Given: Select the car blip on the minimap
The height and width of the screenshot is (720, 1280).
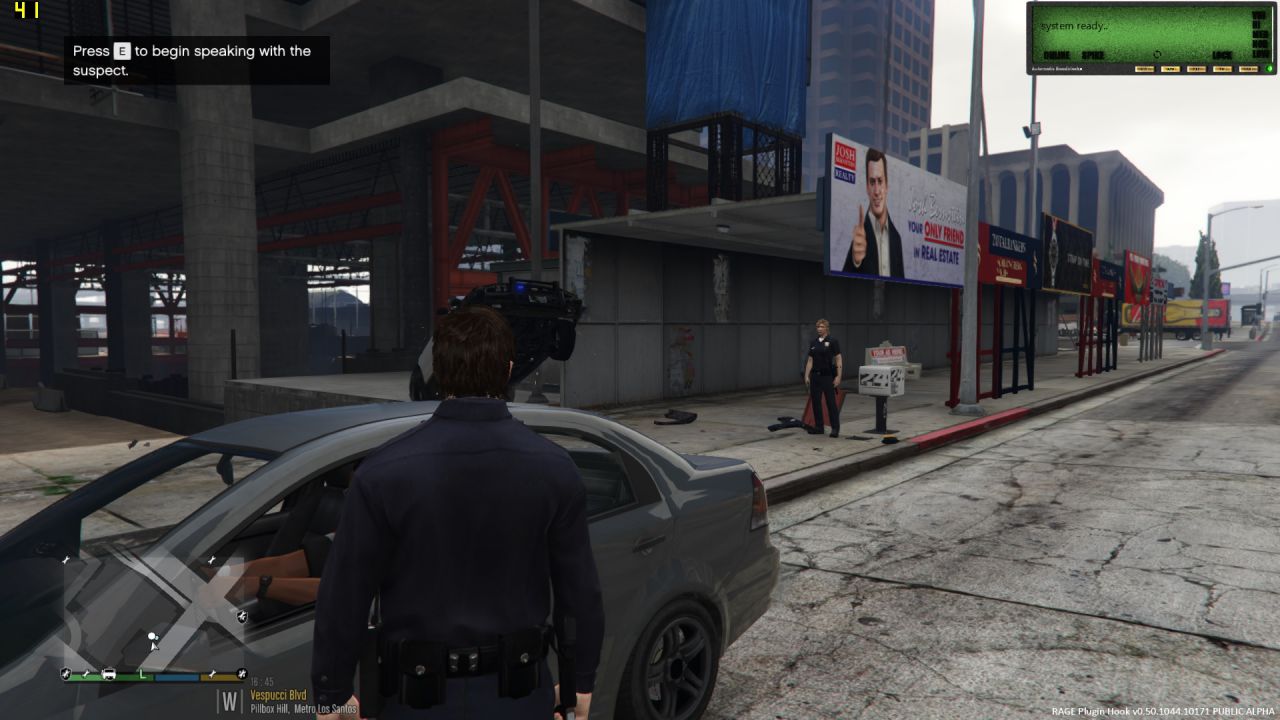Looking at the screenshot, I should [x=108, y=675].
